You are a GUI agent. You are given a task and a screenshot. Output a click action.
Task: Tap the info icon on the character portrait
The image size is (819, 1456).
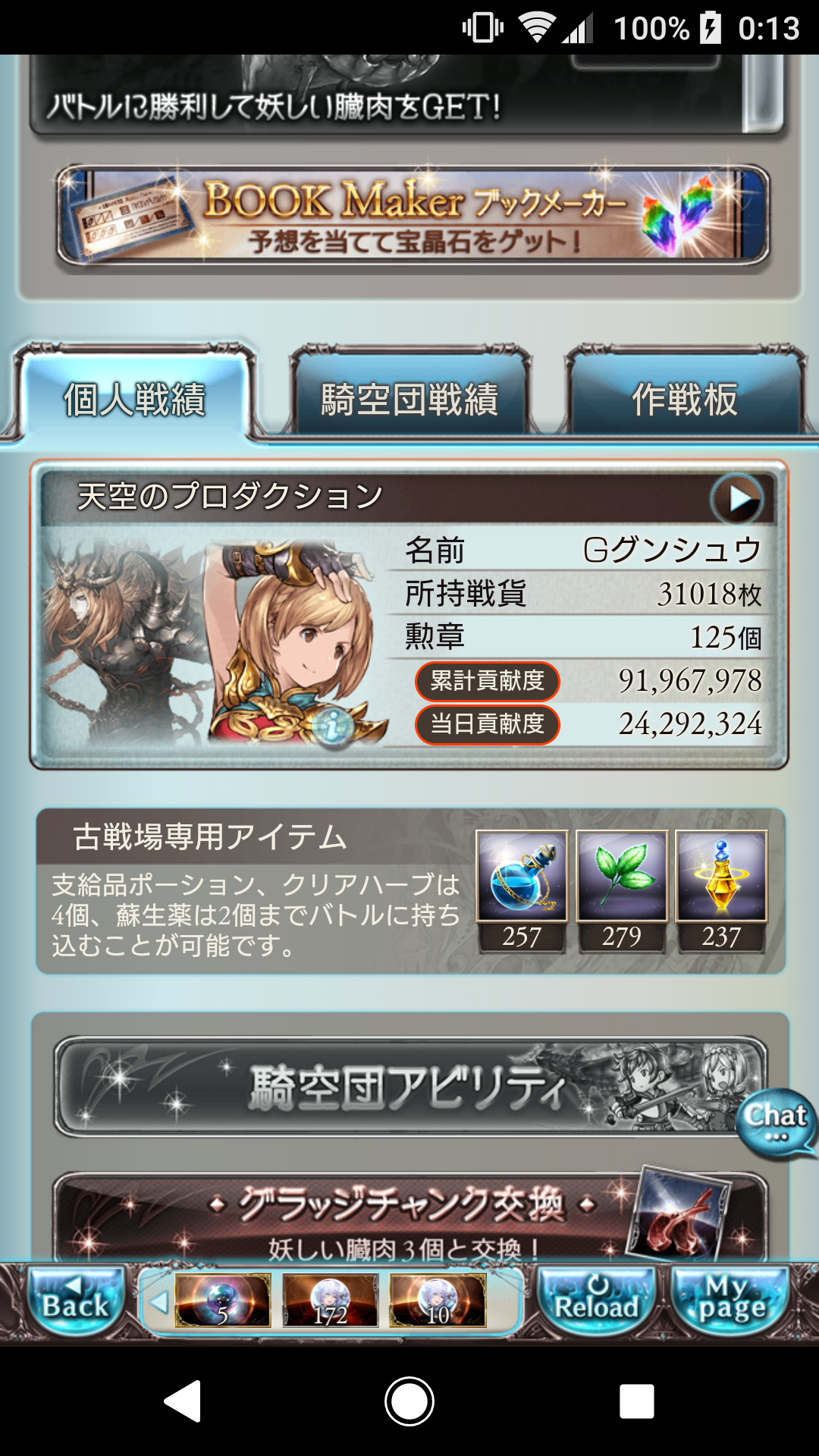[x=333, y=727]
